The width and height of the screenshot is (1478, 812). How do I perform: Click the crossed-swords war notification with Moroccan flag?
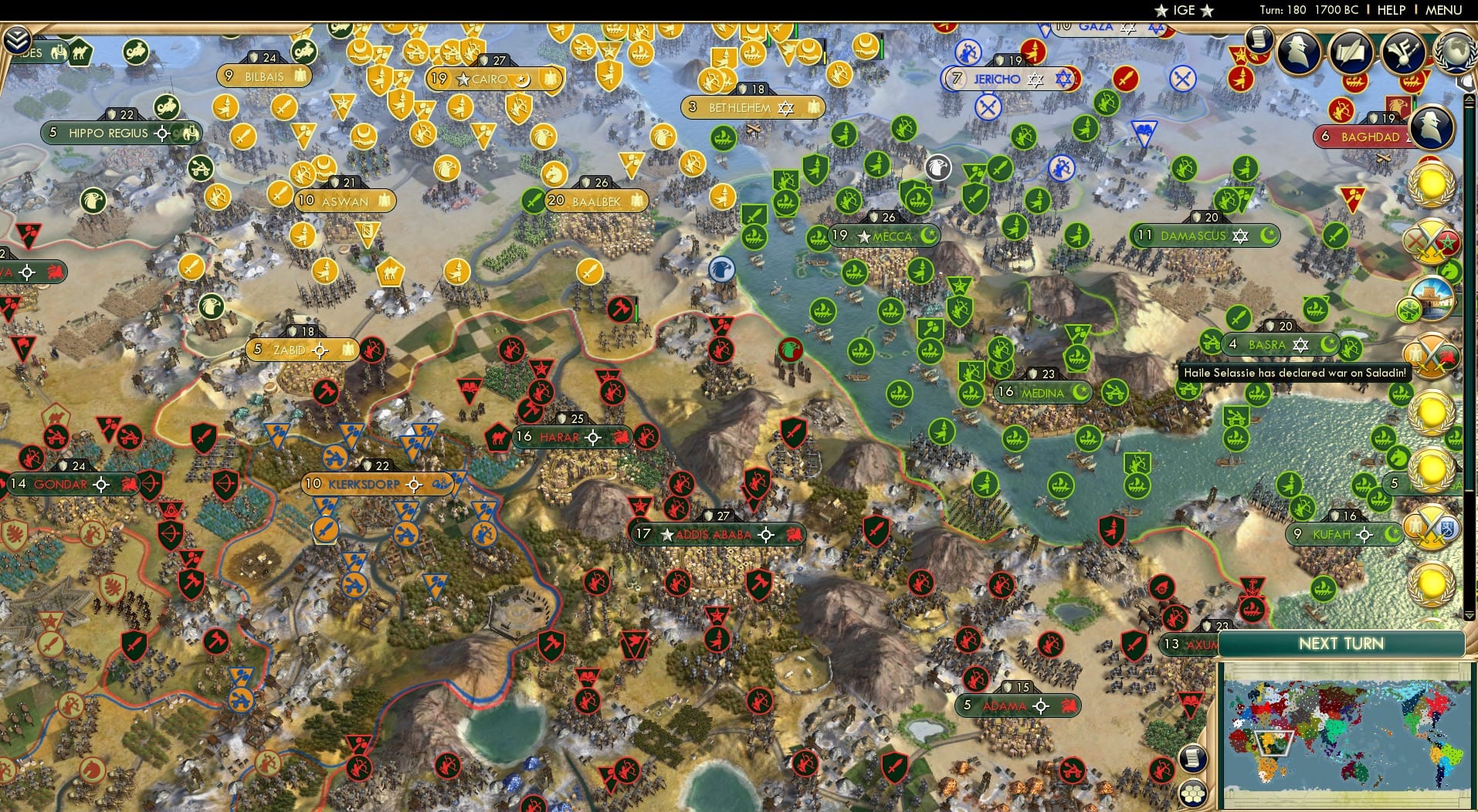pyautogui.click(x=1430, y=241)
